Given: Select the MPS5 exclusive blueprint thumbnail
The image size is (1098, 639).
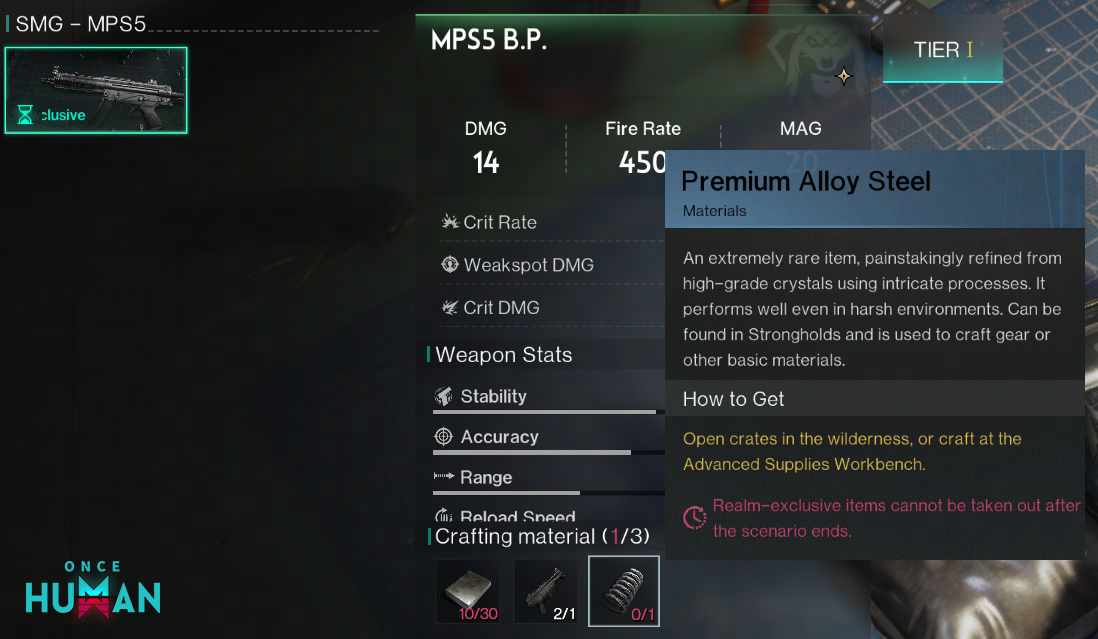Looking at the screenshot, I should pyautogui.click(x=96, y=90).
